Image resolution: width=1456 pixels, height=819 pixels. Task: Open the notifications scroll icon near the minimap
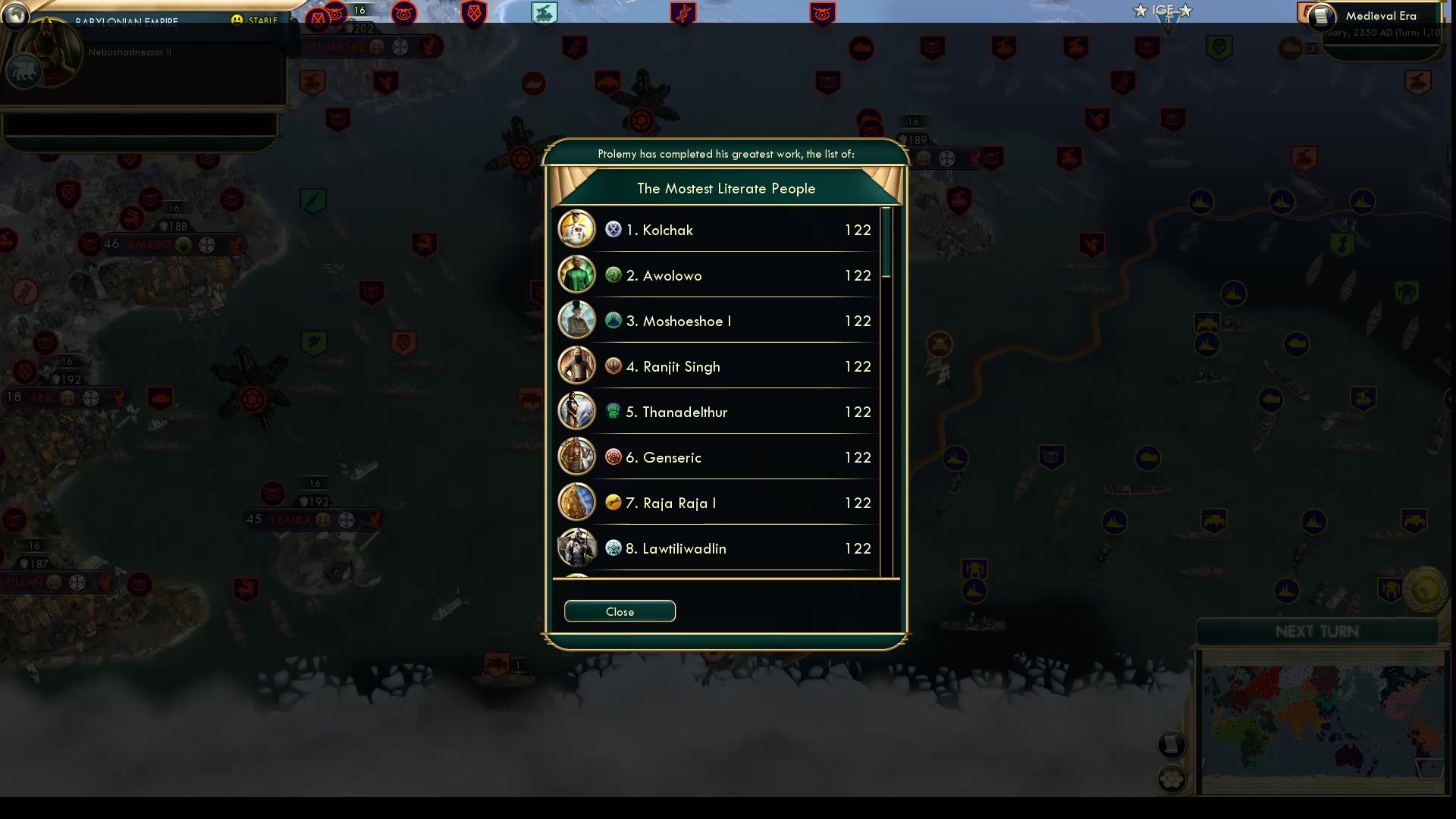(x=1172, y=744)
